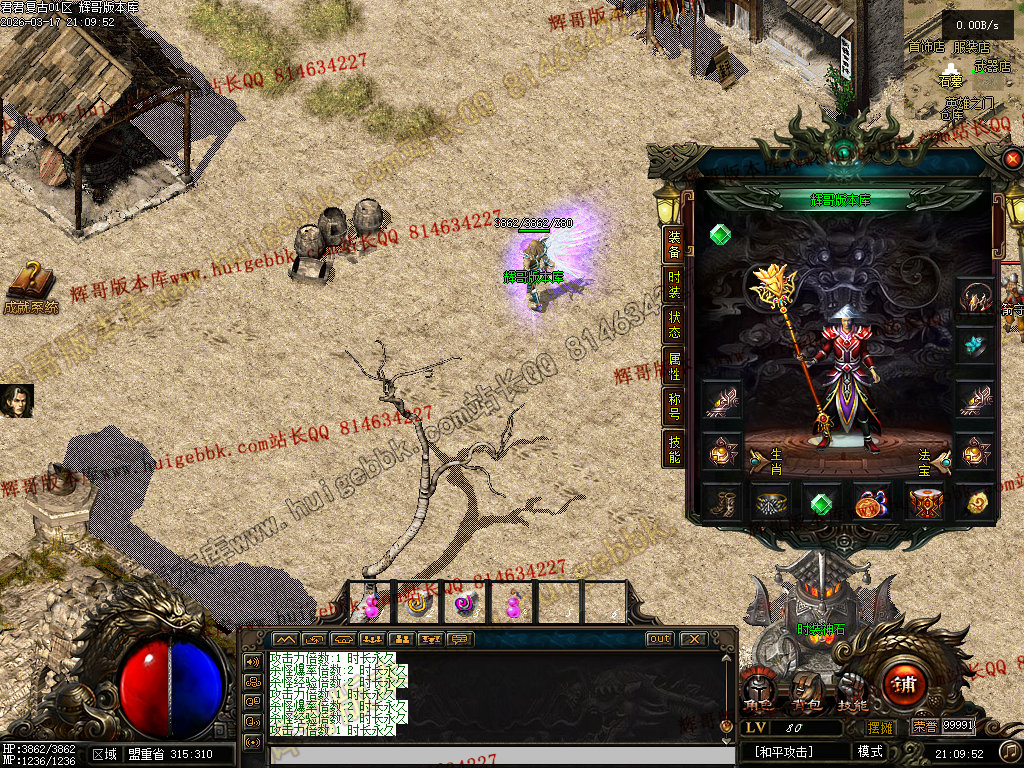
Task: Click the 时装神石 fashion stone
Action: (x=819, y=630)
